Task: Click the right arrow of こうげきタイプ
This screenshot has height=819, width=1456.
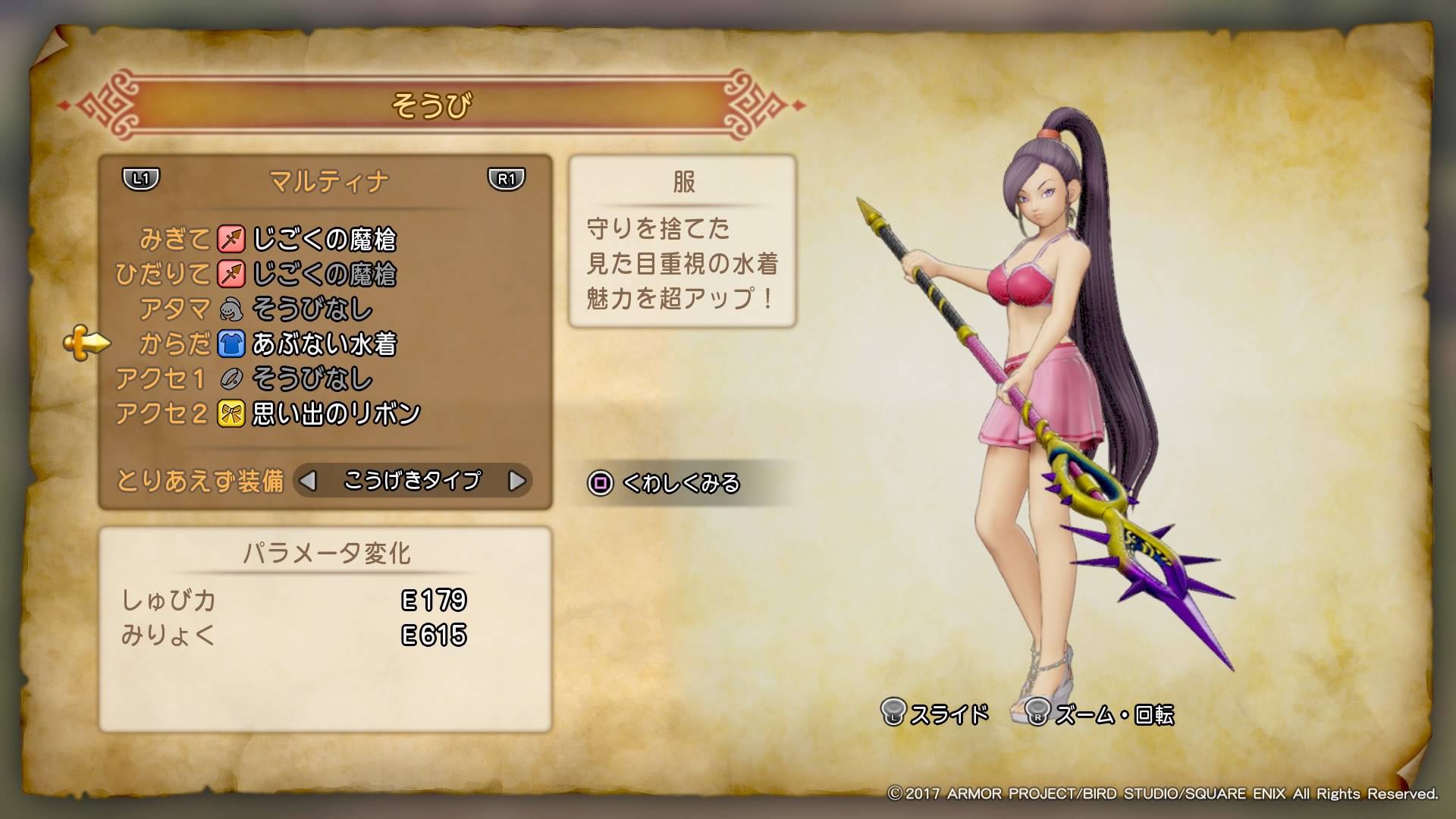Action: tap(517, 481)
